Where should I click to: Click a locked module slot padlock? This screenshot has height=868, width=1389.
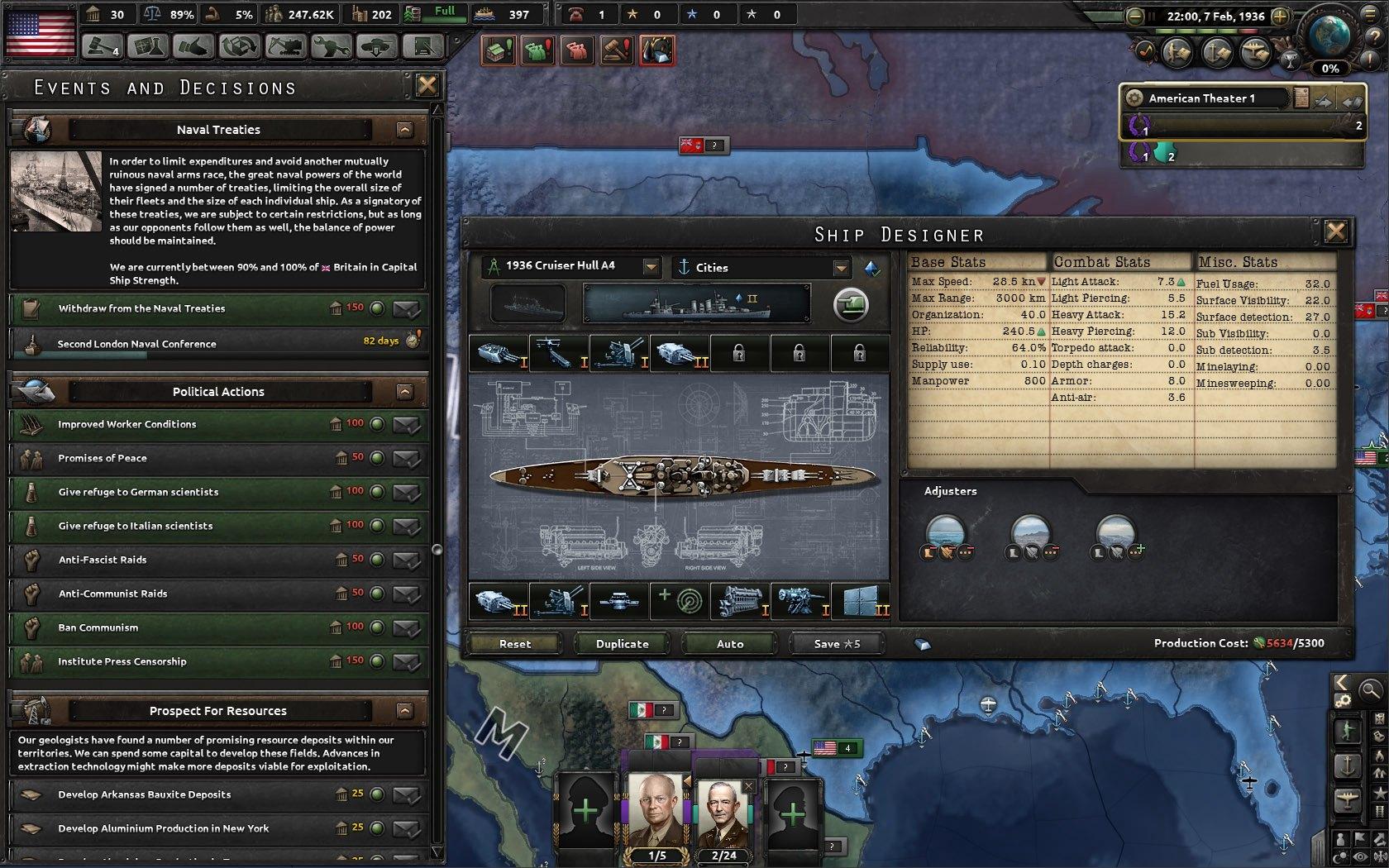(738, 353)
